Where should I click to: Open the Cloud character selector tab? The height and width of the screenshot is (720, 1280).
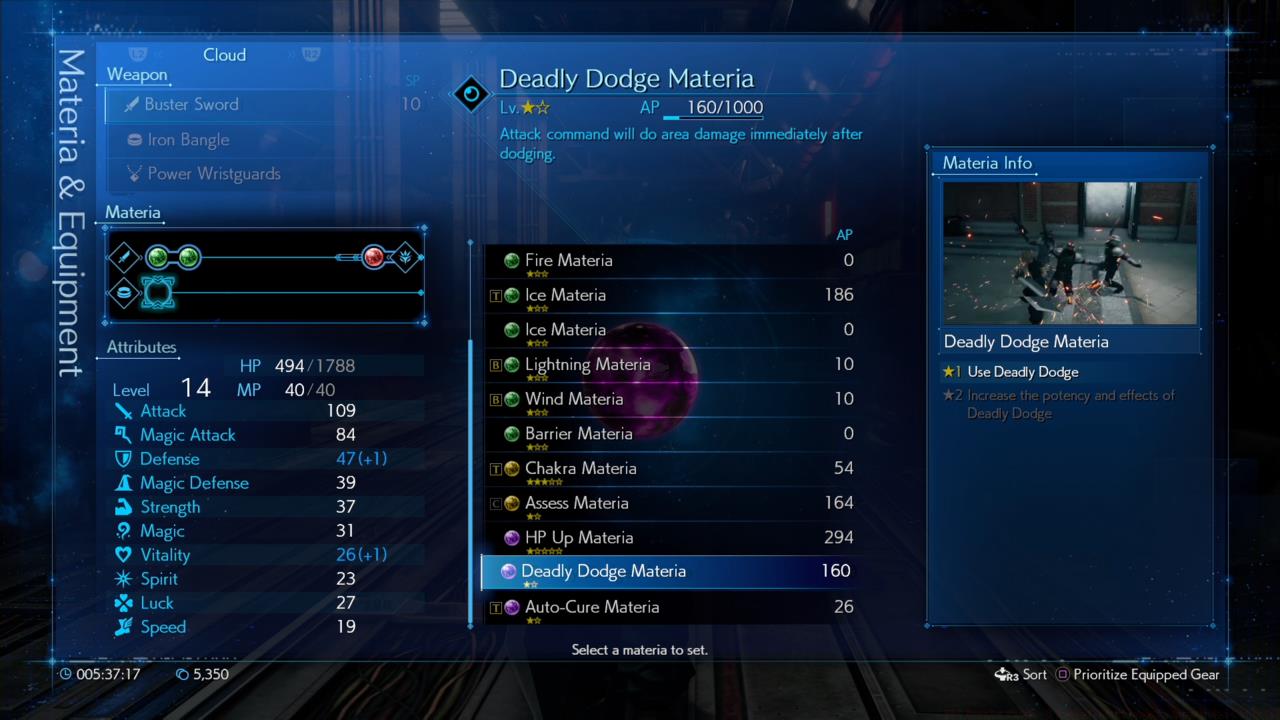(x=224, y=55)
